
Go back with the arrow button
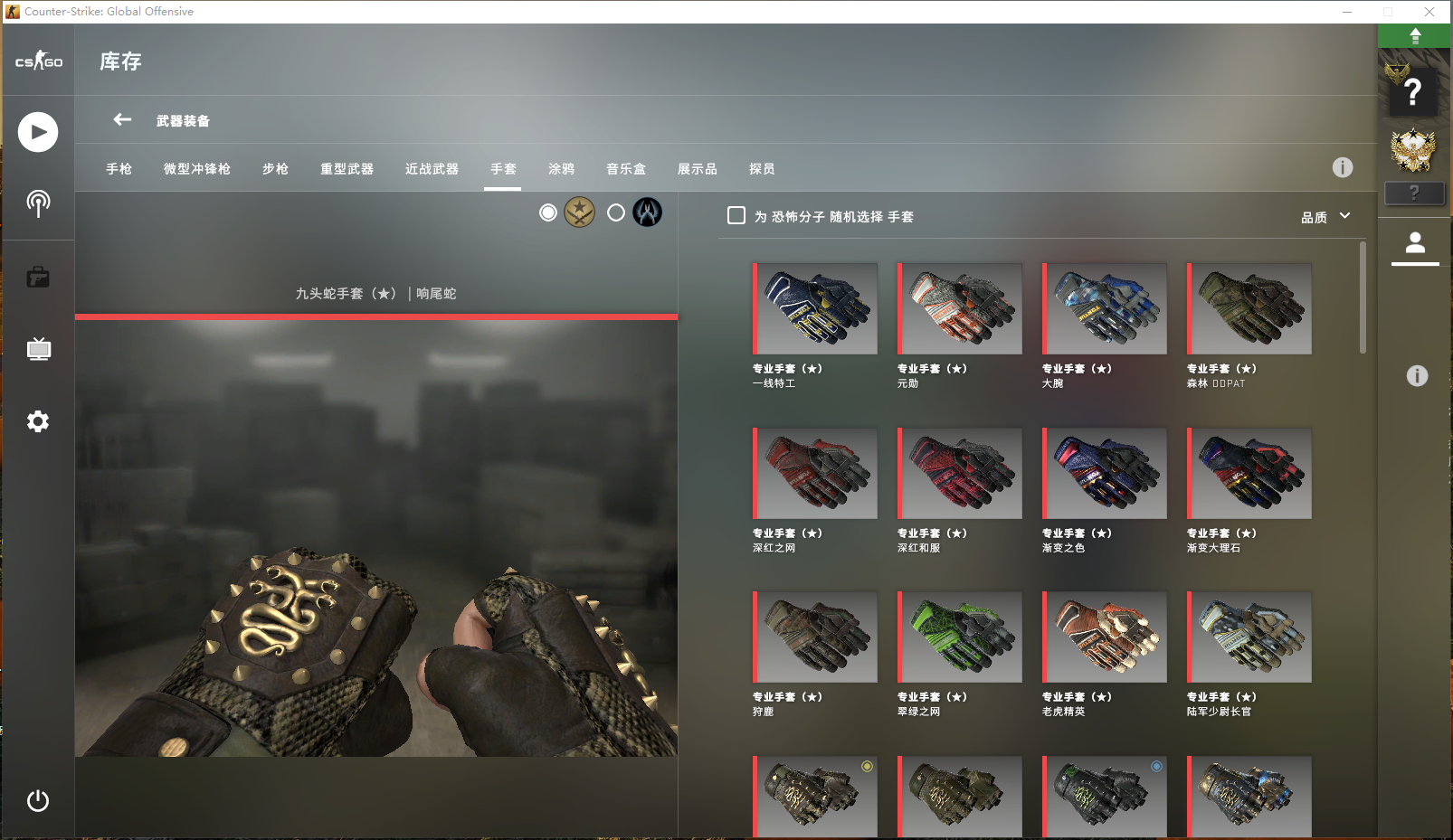coord(122,119)
